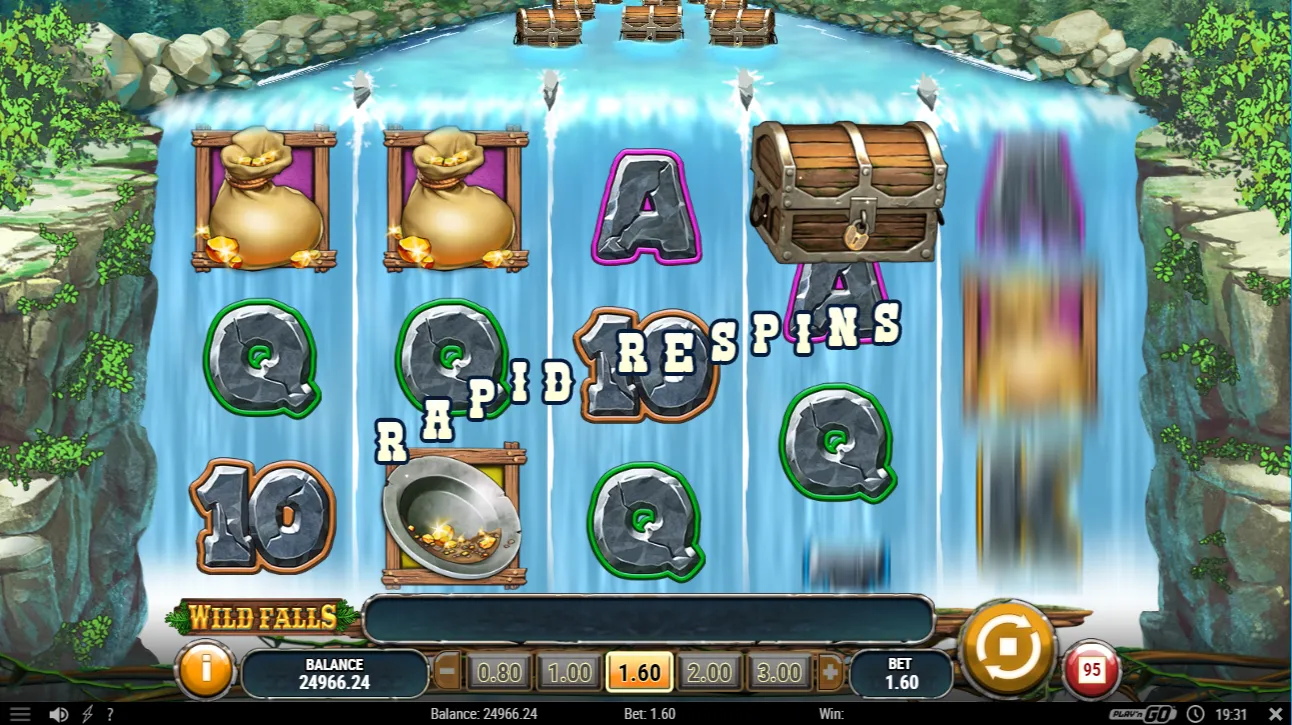Enable turbo mode via the lightning icon

pyautogui.click(x=85, y=714)
